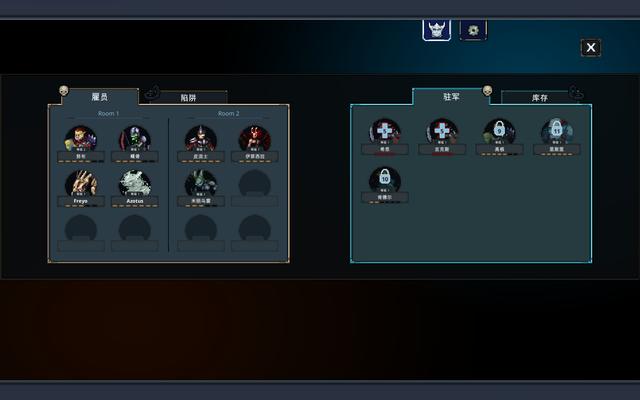Switch to the 陷阱 traps tab
Screen dimensions: 640x400
(x=189, y=97)
